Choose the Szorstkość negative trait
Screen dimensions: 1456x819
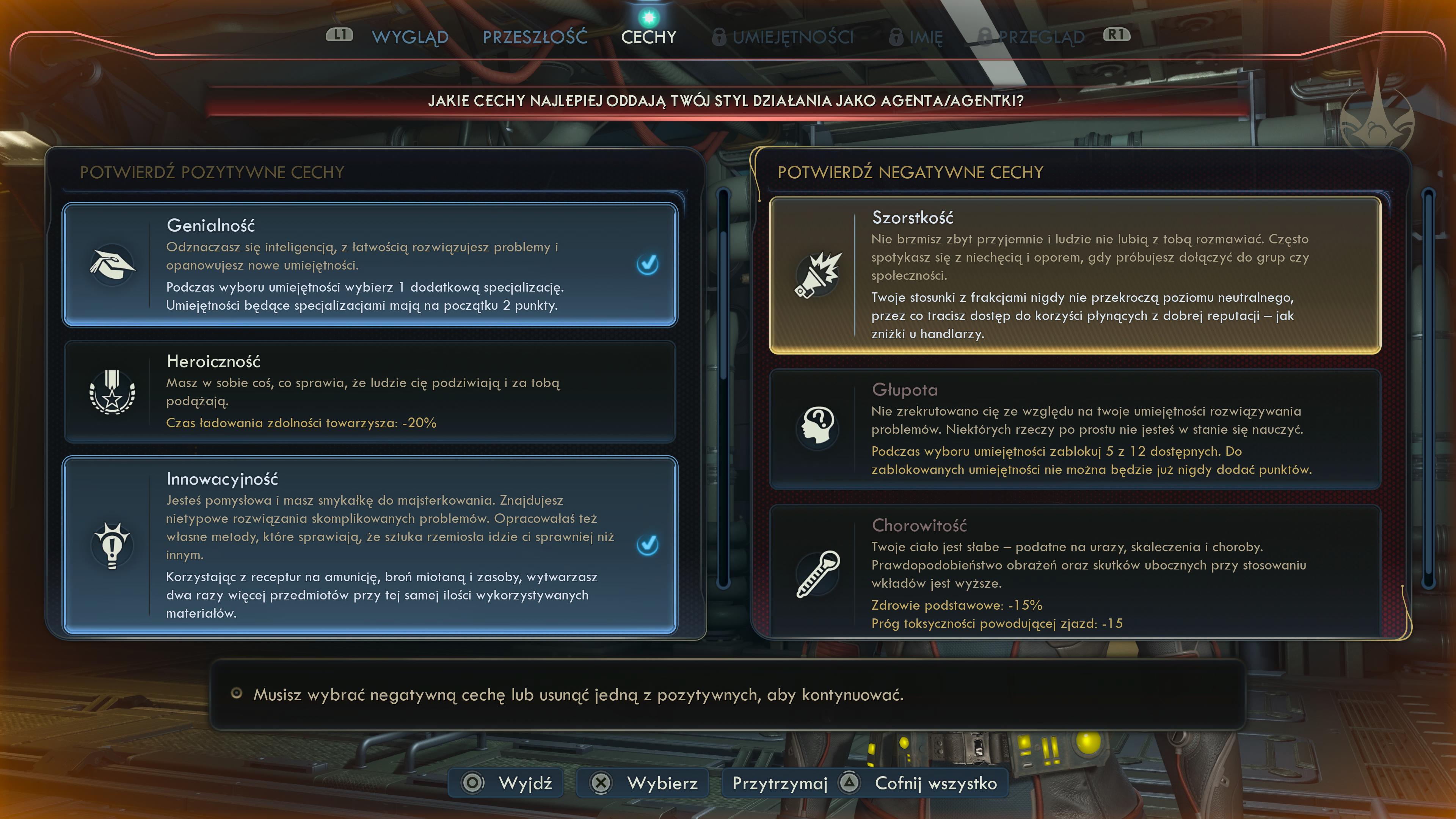(1075, 275)
